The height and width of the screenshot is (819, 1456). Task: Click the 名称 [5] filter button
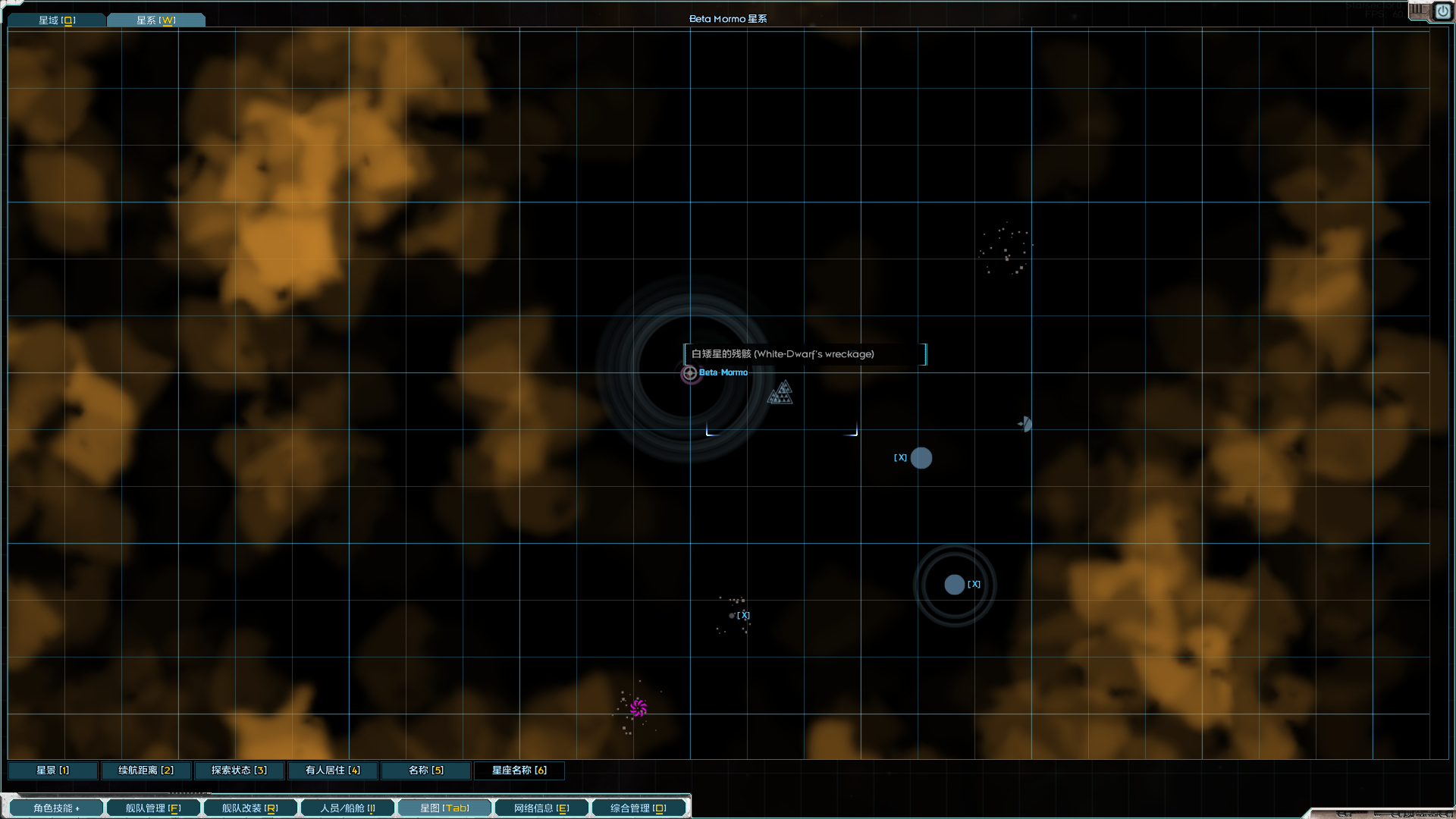point(425,770)
